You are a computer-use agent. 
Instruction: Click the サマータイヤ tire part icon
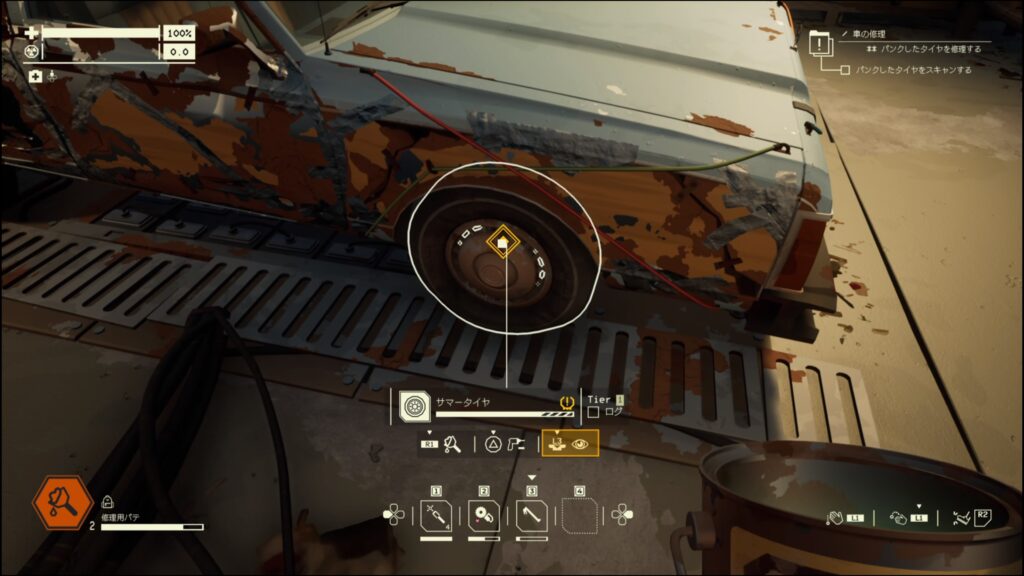[x=413, y=405]
